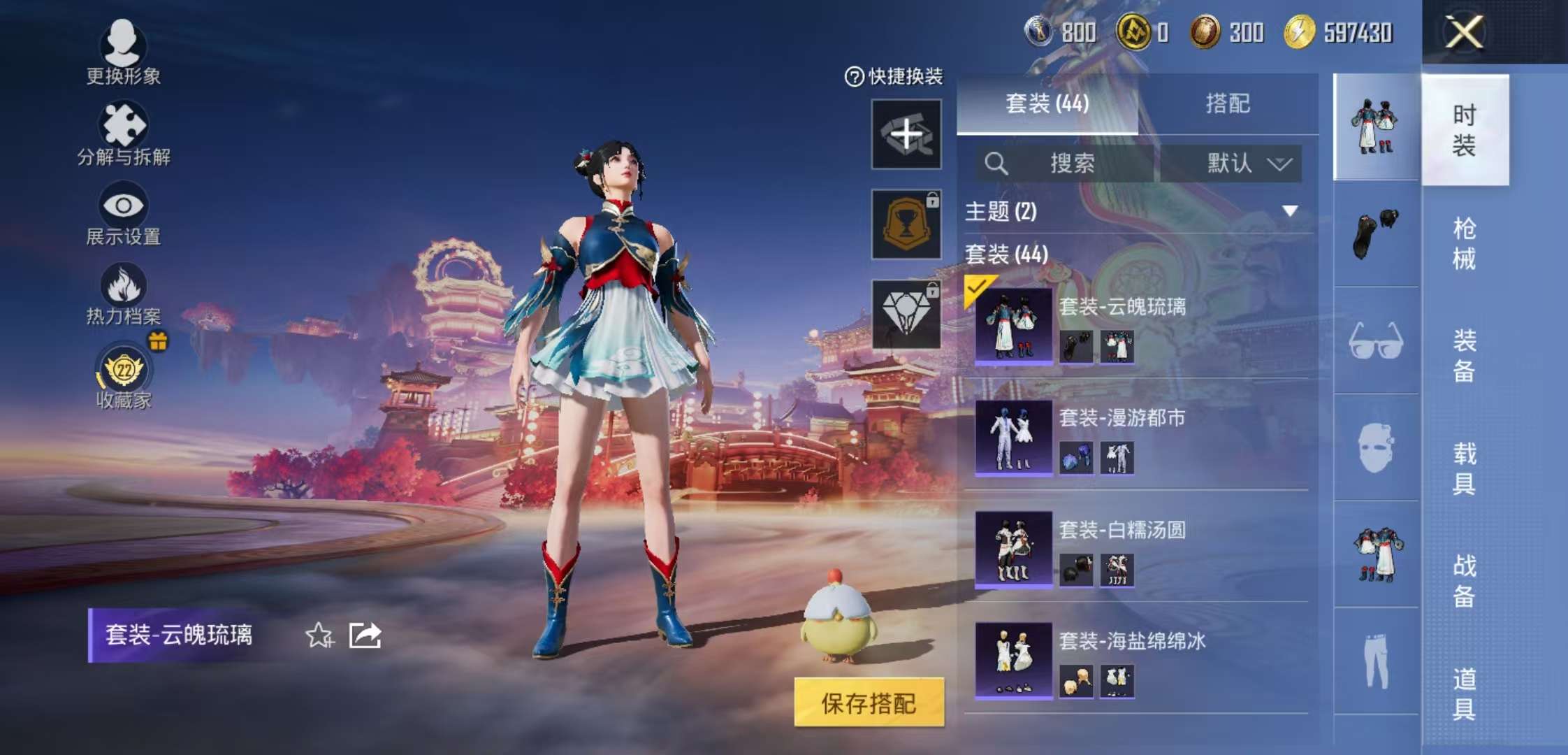The image size is (1568, 755).
Task: Toggle the diamond locked slot
Action: (x=906, y=311)
